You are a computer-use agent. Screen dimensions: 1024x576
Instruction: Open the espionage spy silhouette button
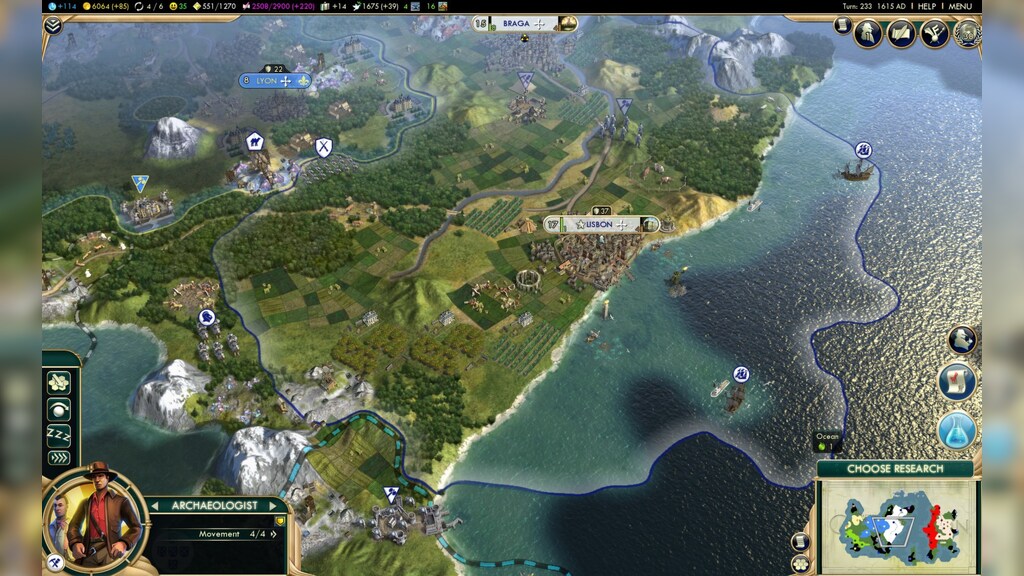coord(868,34)
